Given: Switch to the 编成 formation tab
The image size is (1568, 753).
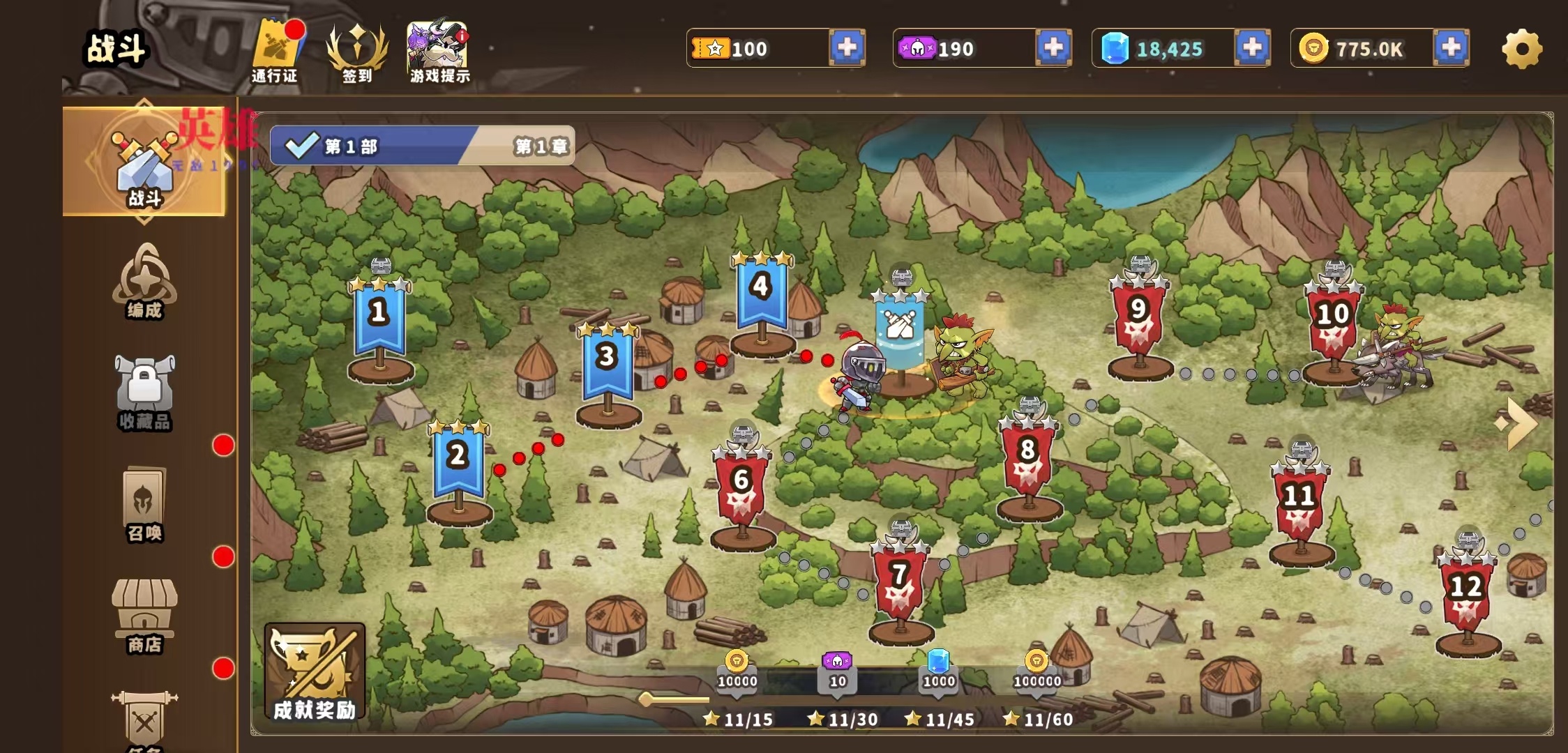Looking at the screenshot, I should pos(144,282).
